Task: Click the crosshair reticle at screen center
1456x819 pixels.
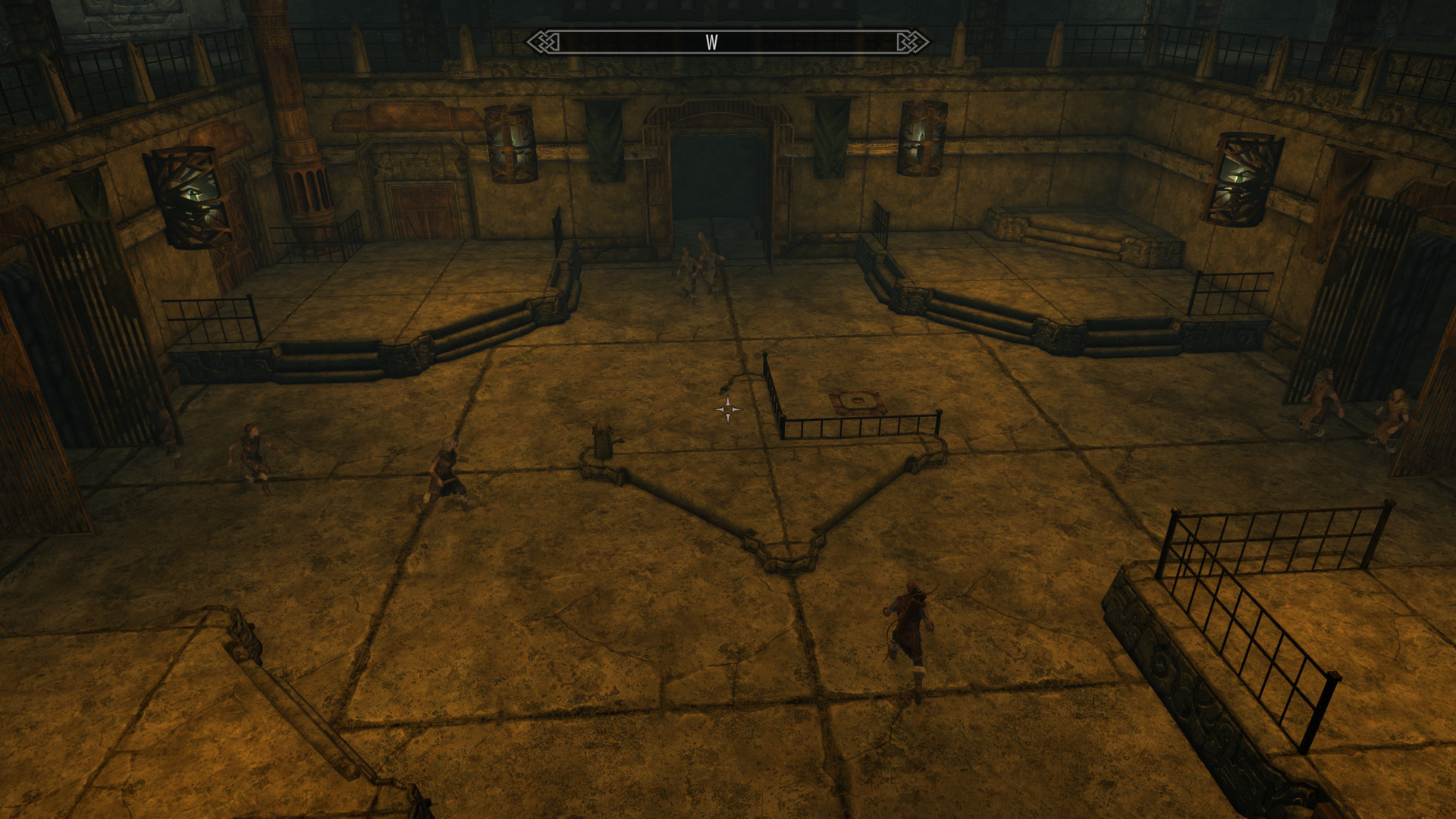Action: 728,410
